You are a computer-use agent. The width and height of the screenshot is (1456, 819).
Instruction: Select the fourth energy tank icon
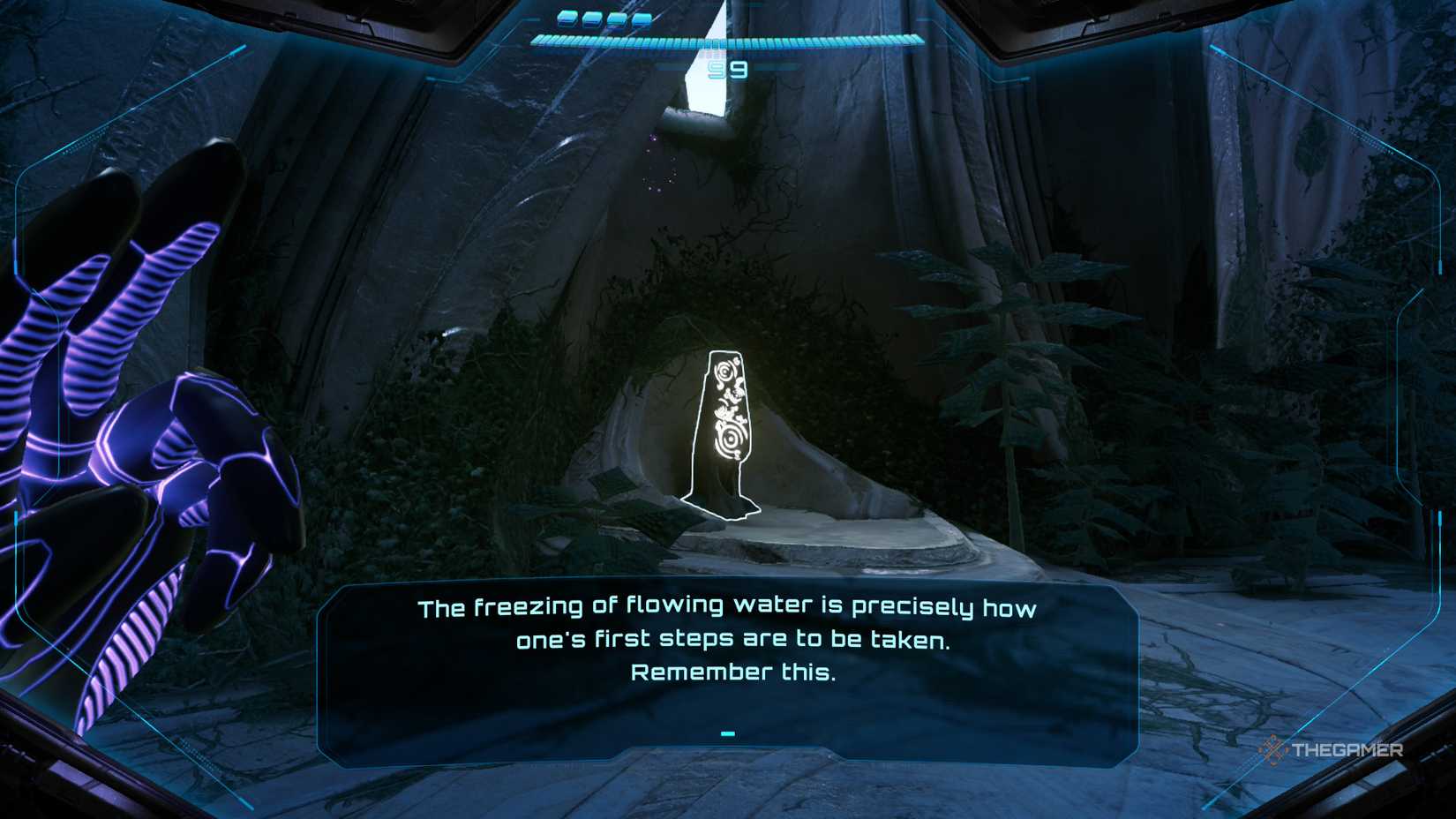643,19
